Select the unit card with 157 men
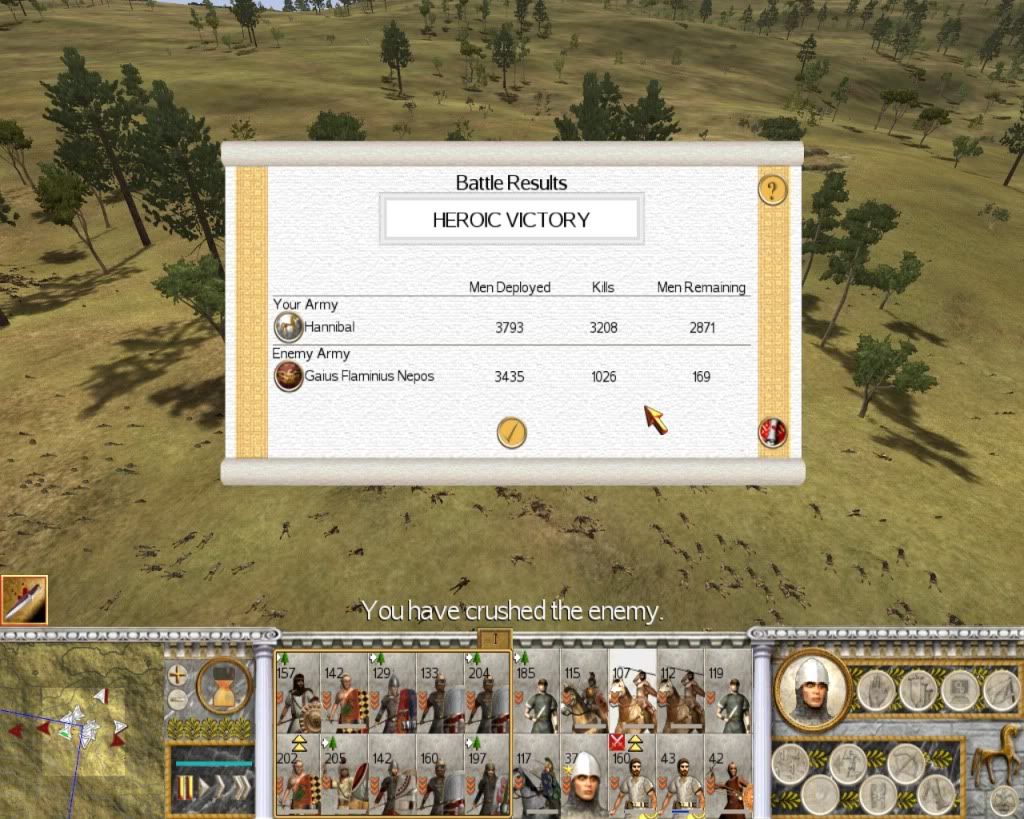This screenshot has width=1024, height=819. pos(297,692)
